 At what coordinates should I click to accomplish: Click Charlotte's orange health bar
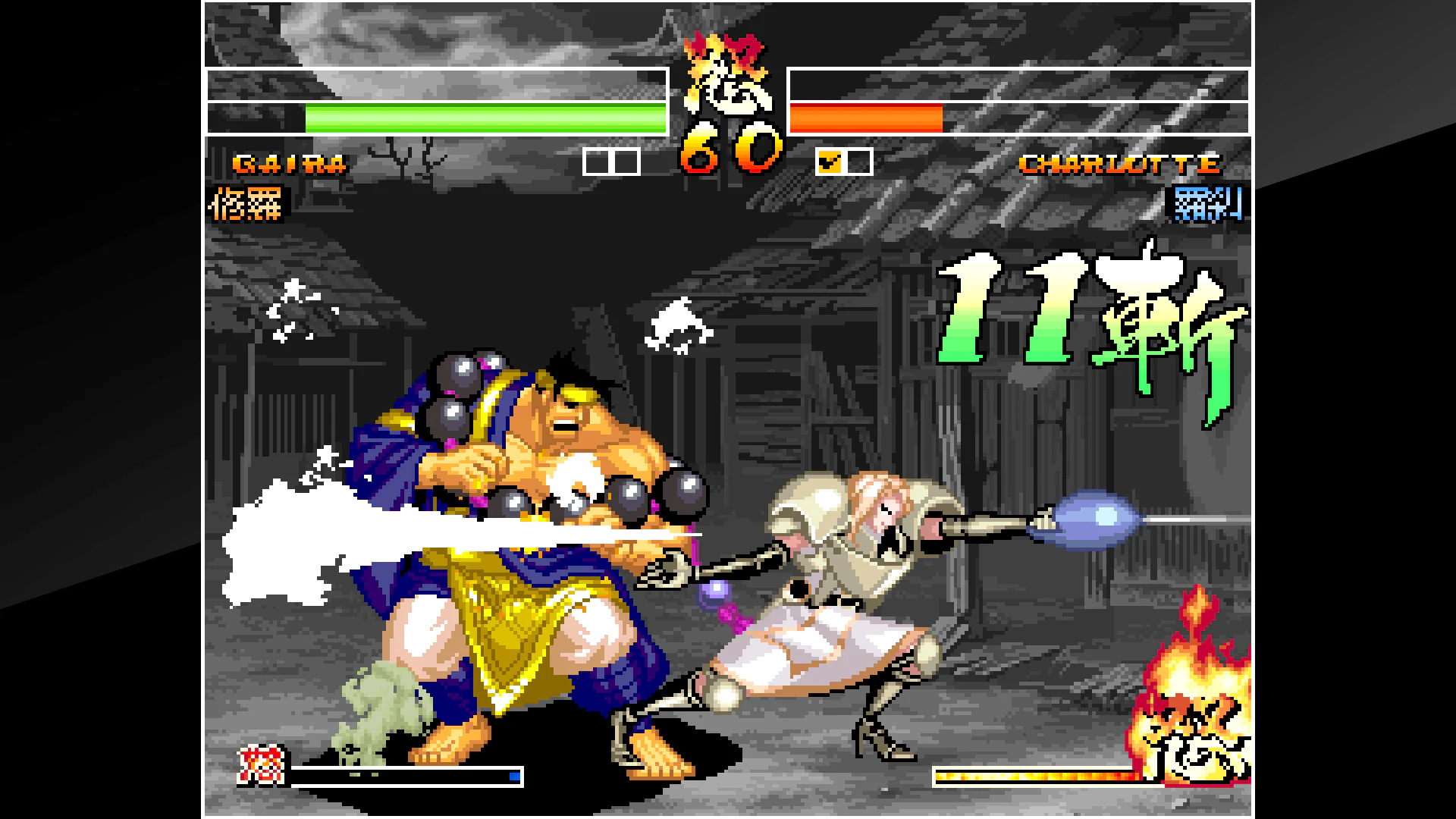tap(864, 118)
